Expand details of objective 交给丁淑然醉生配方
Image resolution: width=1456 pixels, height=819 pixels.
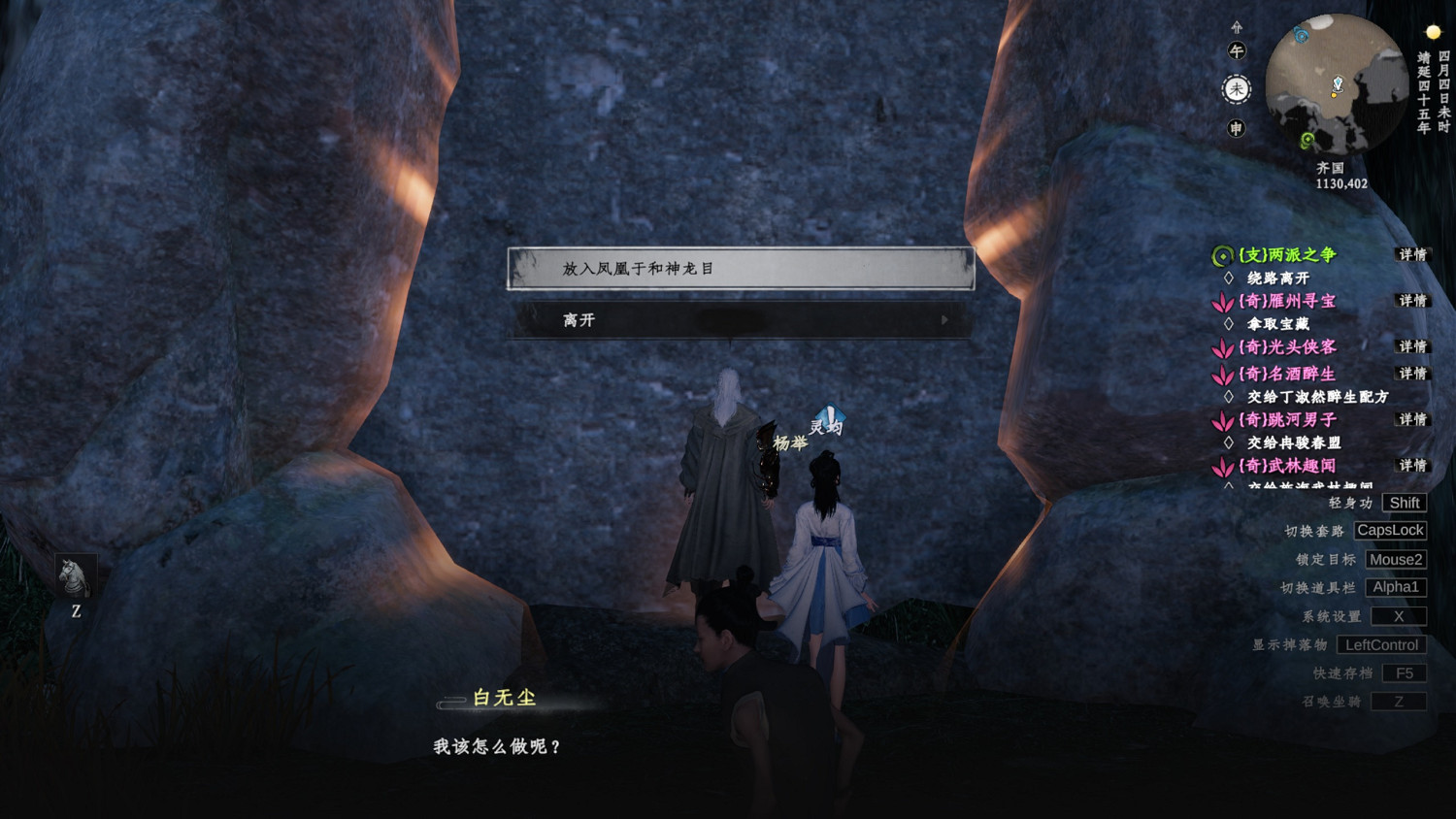click(1229, 396)
